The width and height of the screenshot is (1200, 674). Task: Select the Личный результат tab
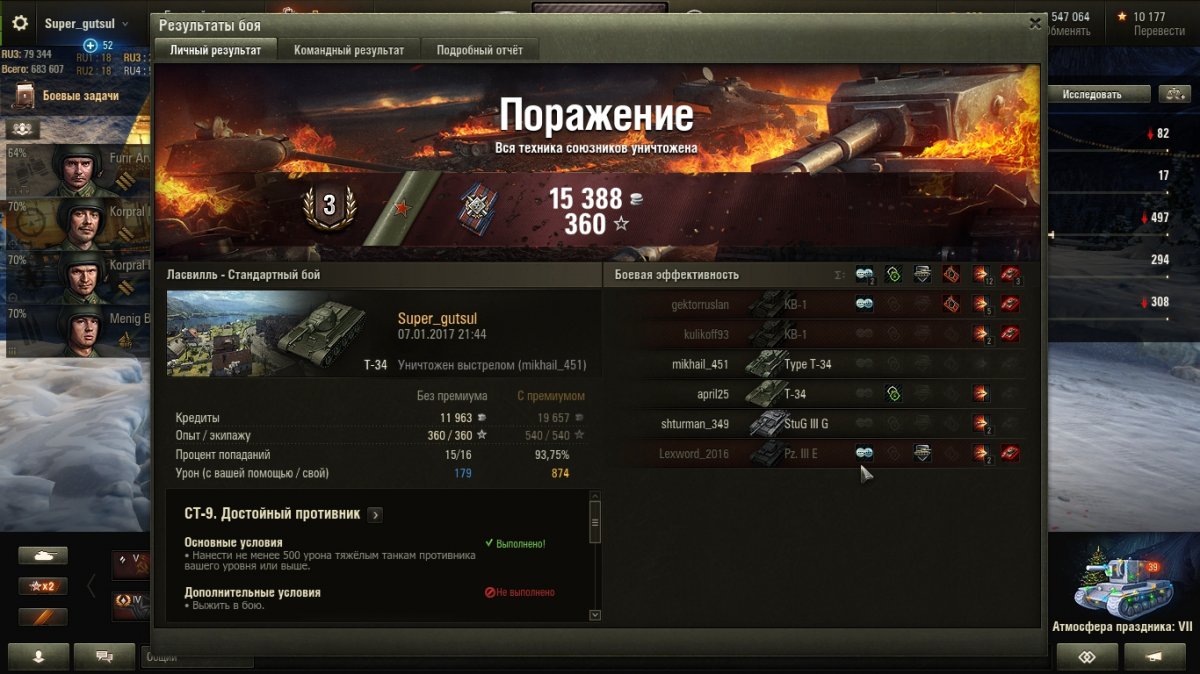[215, 50]
